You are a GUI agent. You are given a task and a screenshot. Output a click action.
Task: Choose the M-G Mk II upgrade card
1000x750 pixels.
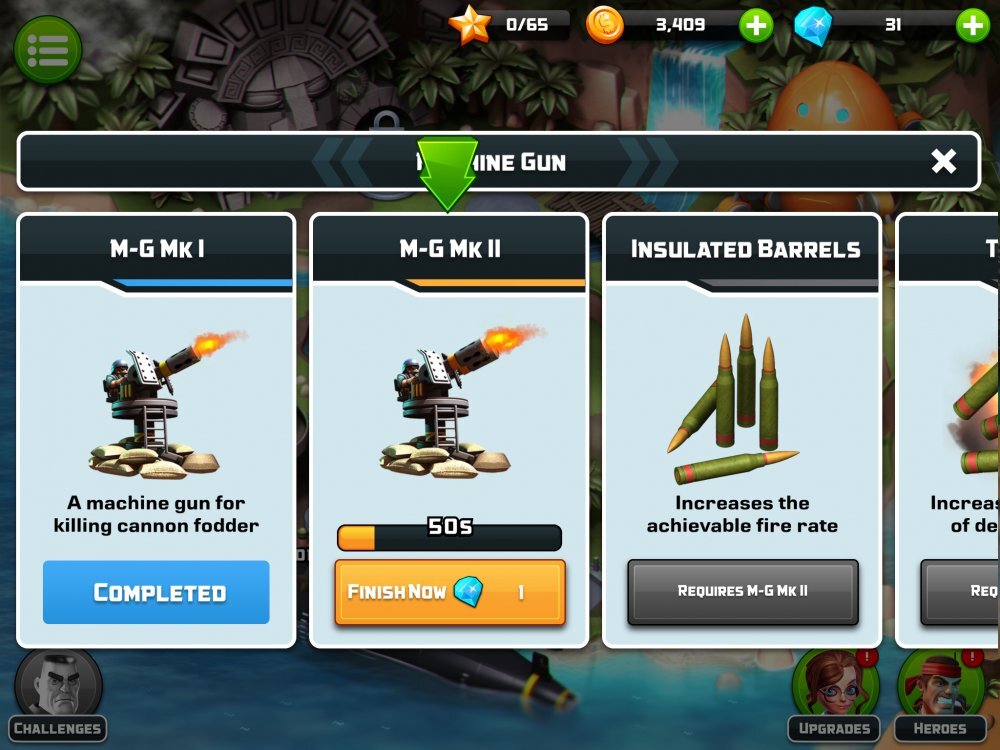450,400
